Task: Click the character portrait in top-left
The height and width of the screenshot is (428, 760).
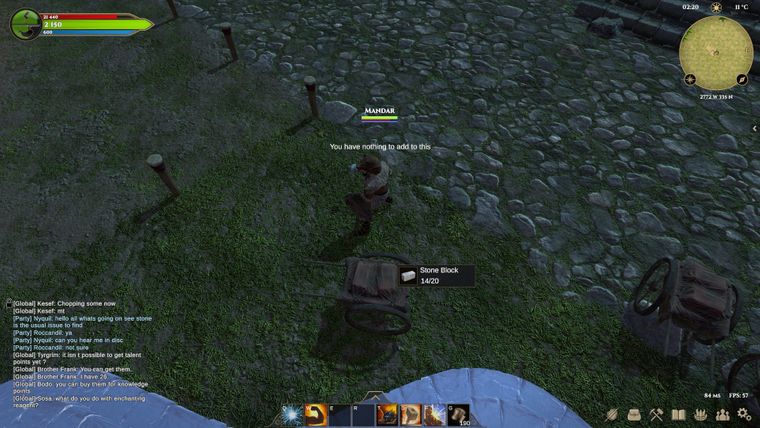Action: tap(25, 24)
